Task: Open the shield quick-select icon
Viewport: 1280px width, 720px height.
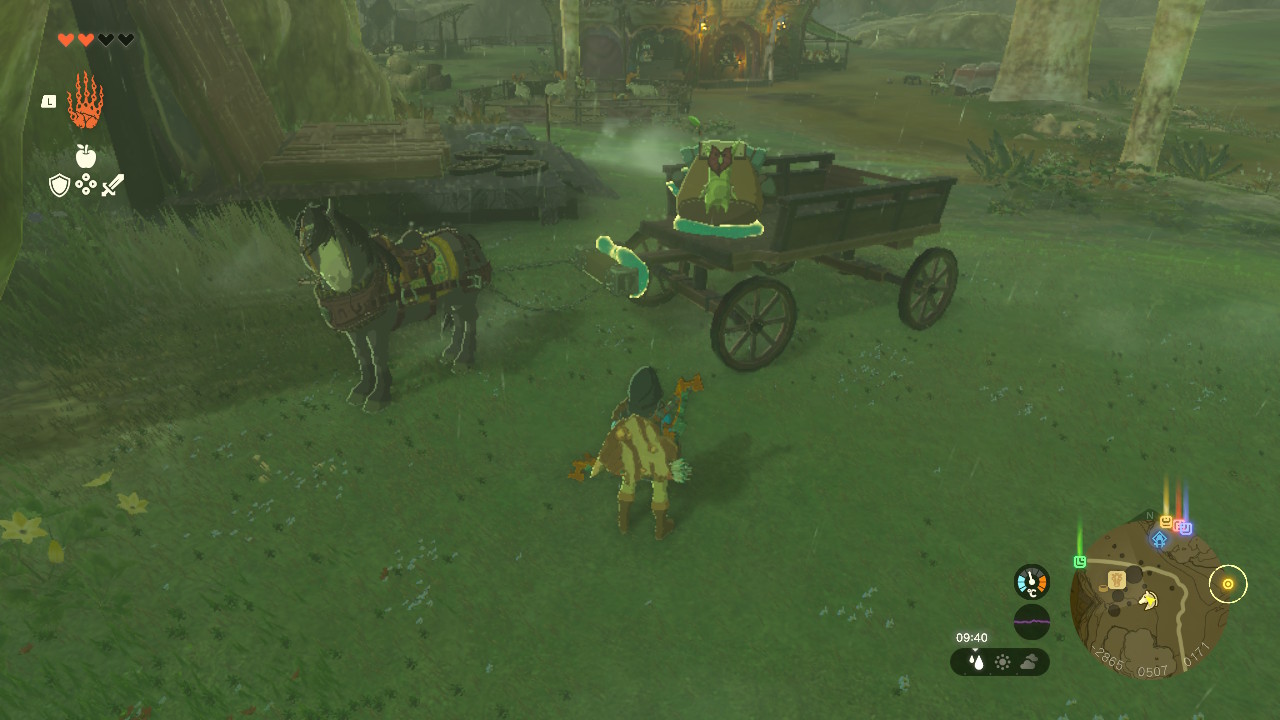Action: [x=59, y=185]
